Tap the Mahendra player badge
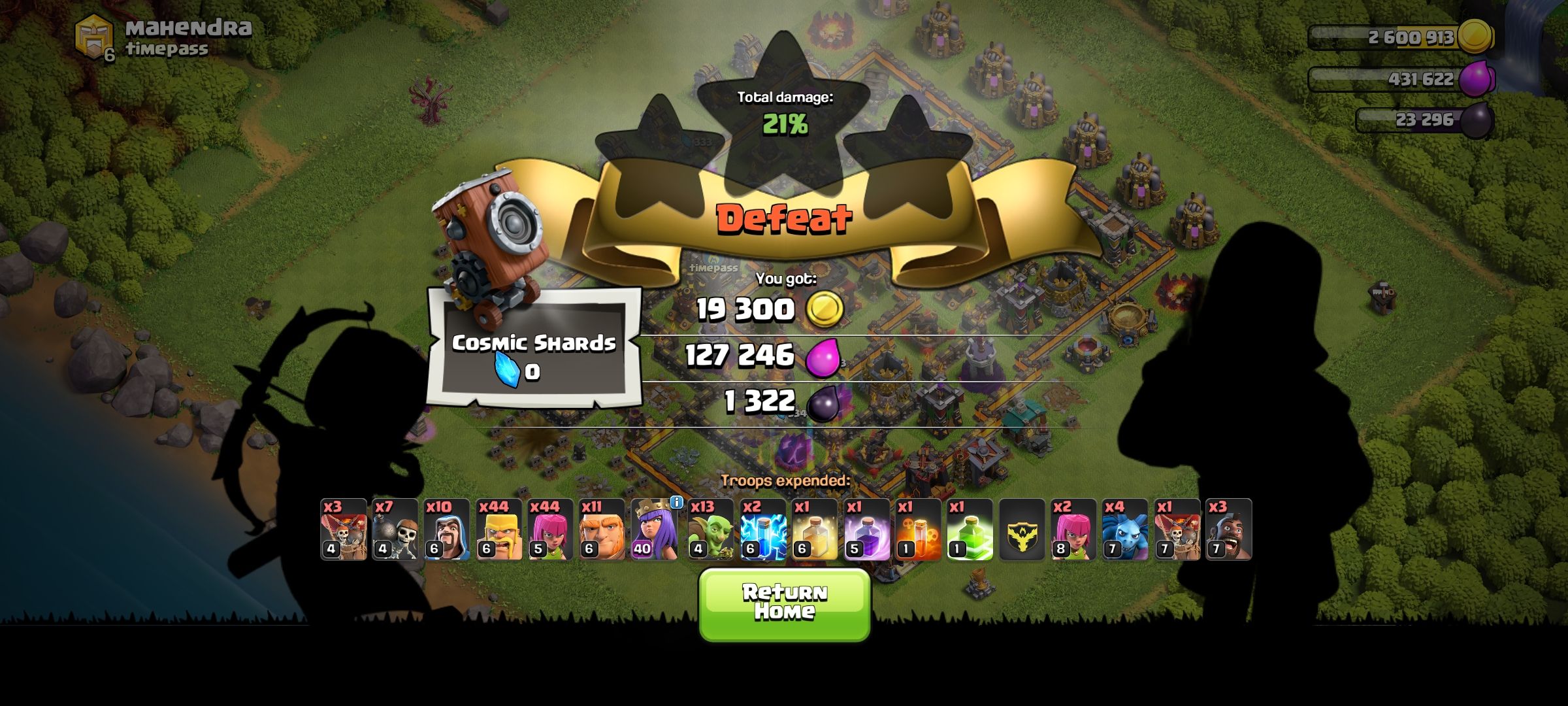The height and width of the screenshot is (706, 1568). (x=95, y=36)
